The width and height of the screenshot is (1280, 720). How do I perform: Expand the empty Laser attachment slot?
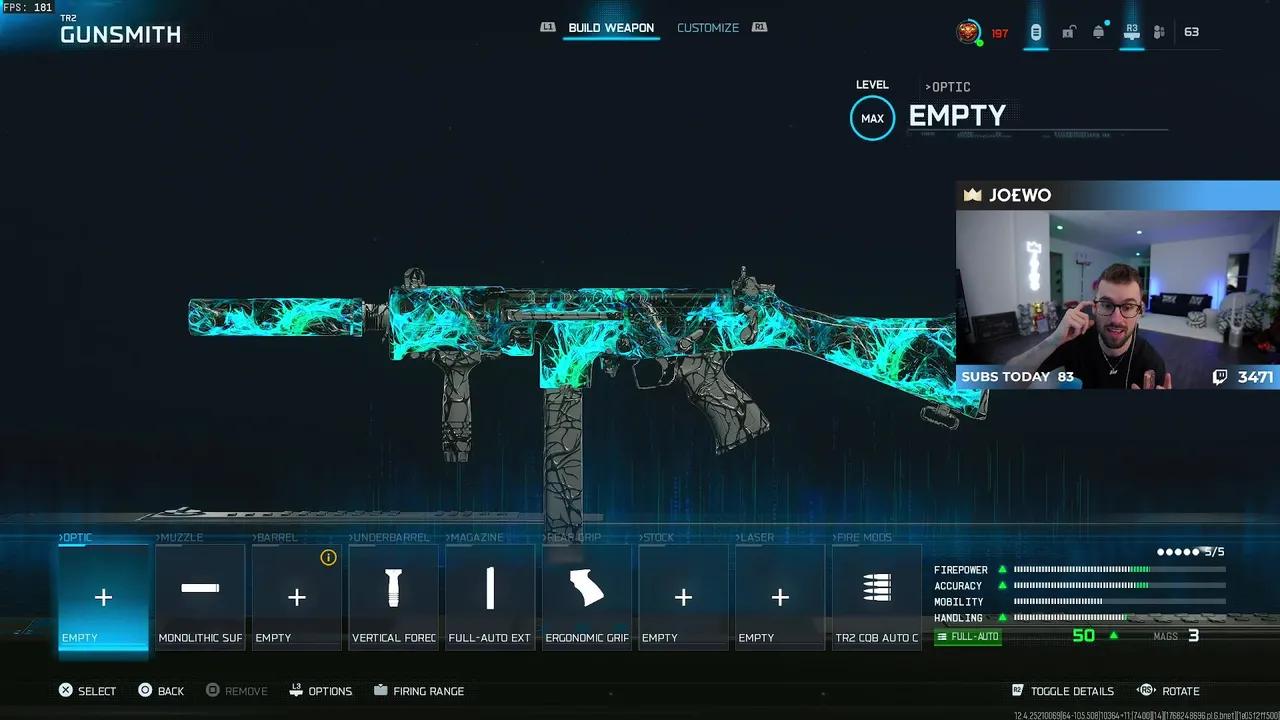click(x=780, y=597)
